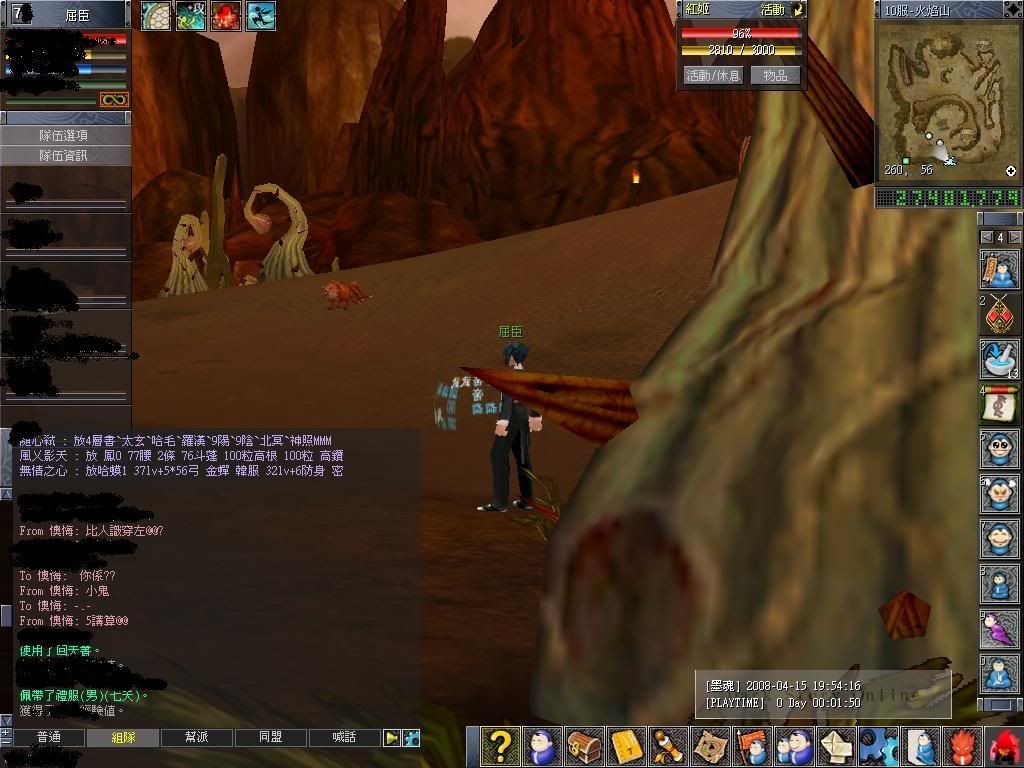Click the turtle shell buff icon
This screenshot has height=768, width=1024.
click(156, 15)
